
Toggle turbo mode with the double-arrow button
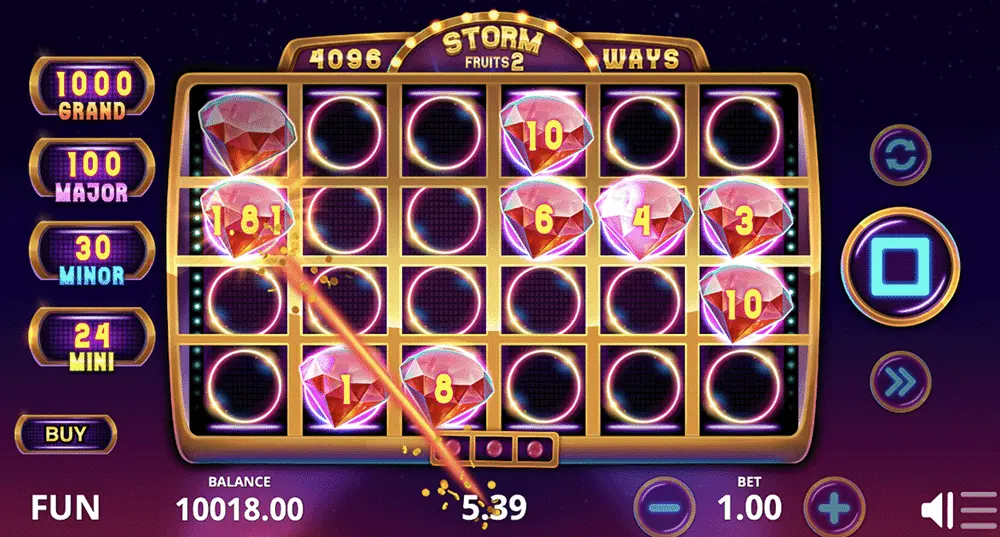pos(900,380)
